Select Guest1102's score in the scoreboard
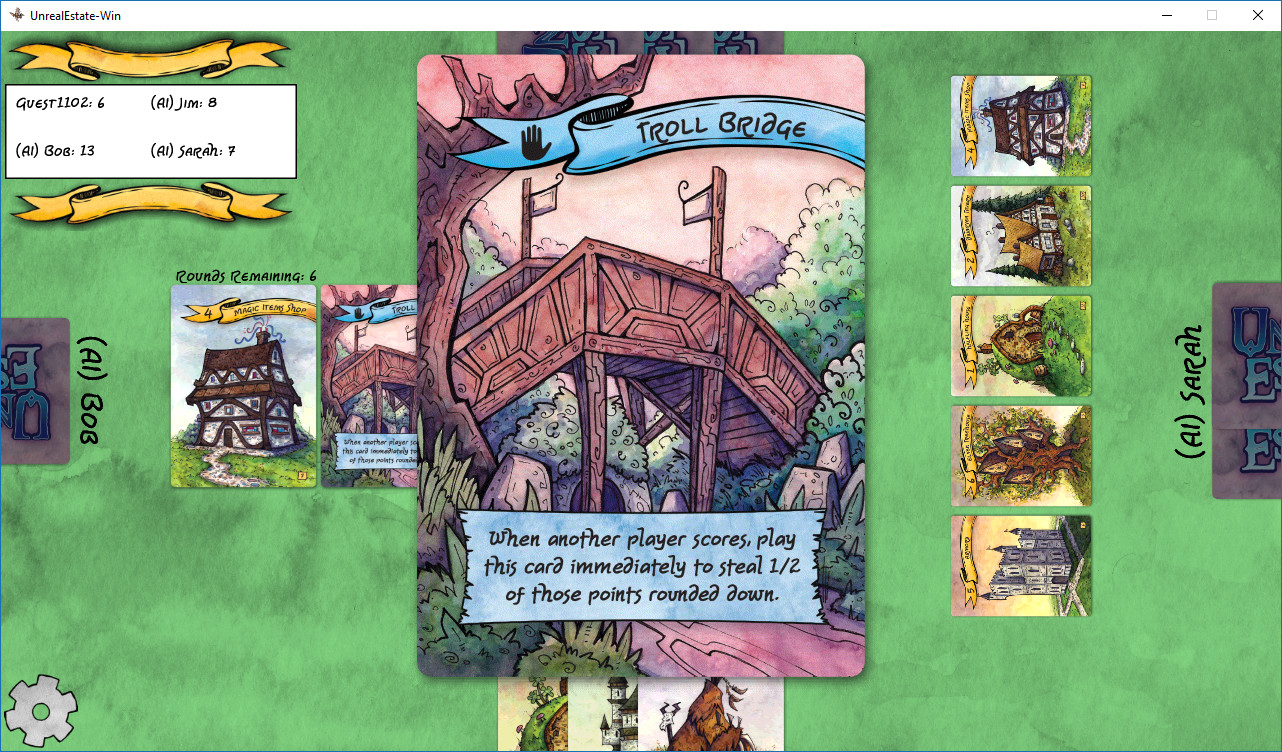Screen dimensions: 1282x752 [x=60, y=101]
